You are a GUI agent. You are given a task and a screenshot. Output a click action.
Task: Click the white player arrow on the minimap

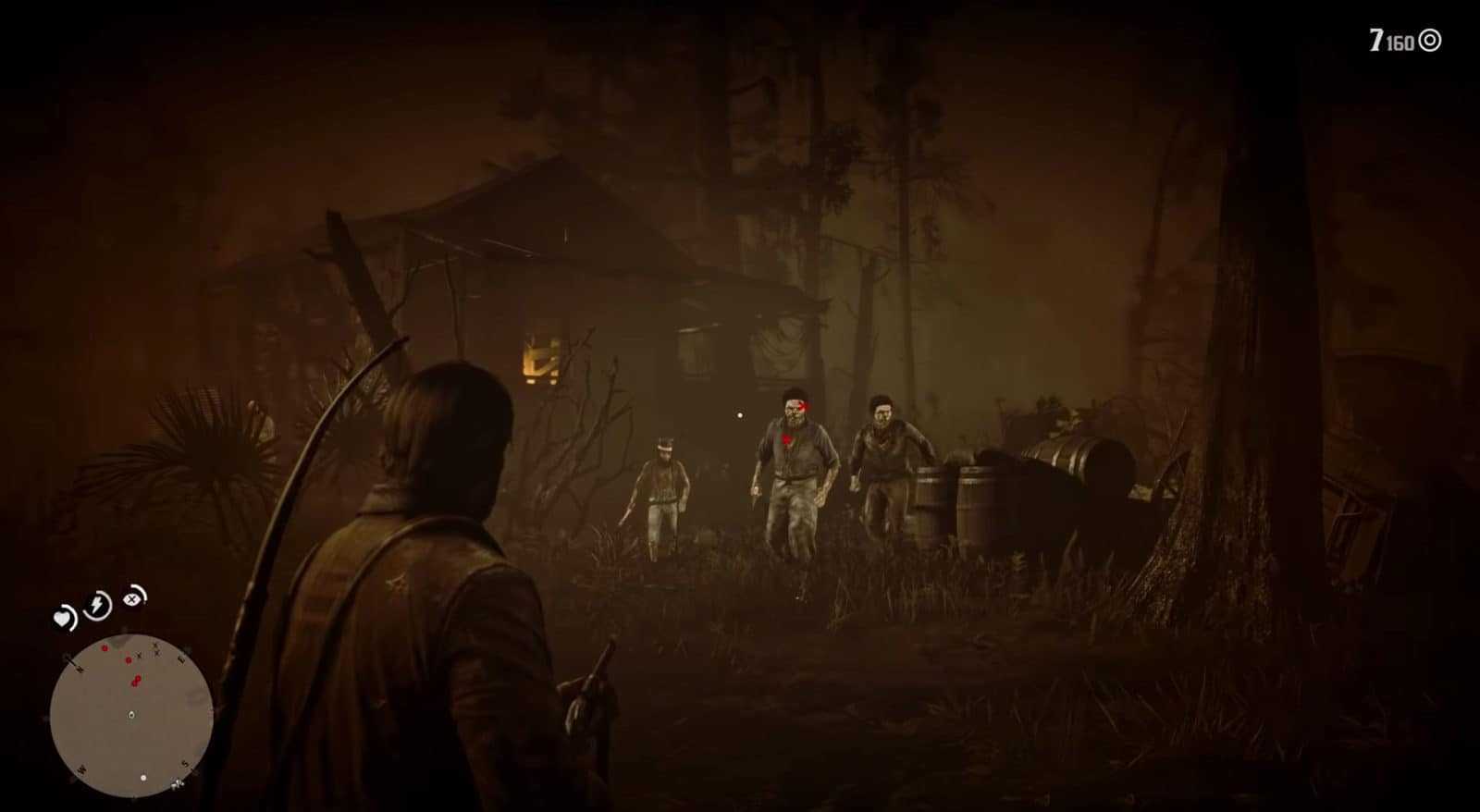click(x=131, y=715)
